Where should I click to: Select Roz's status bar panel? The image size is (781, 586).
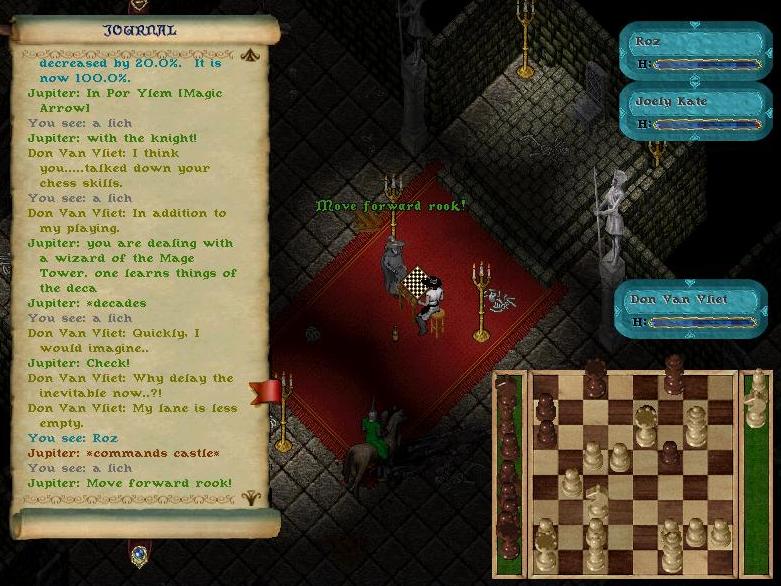(x=695, y=52)
